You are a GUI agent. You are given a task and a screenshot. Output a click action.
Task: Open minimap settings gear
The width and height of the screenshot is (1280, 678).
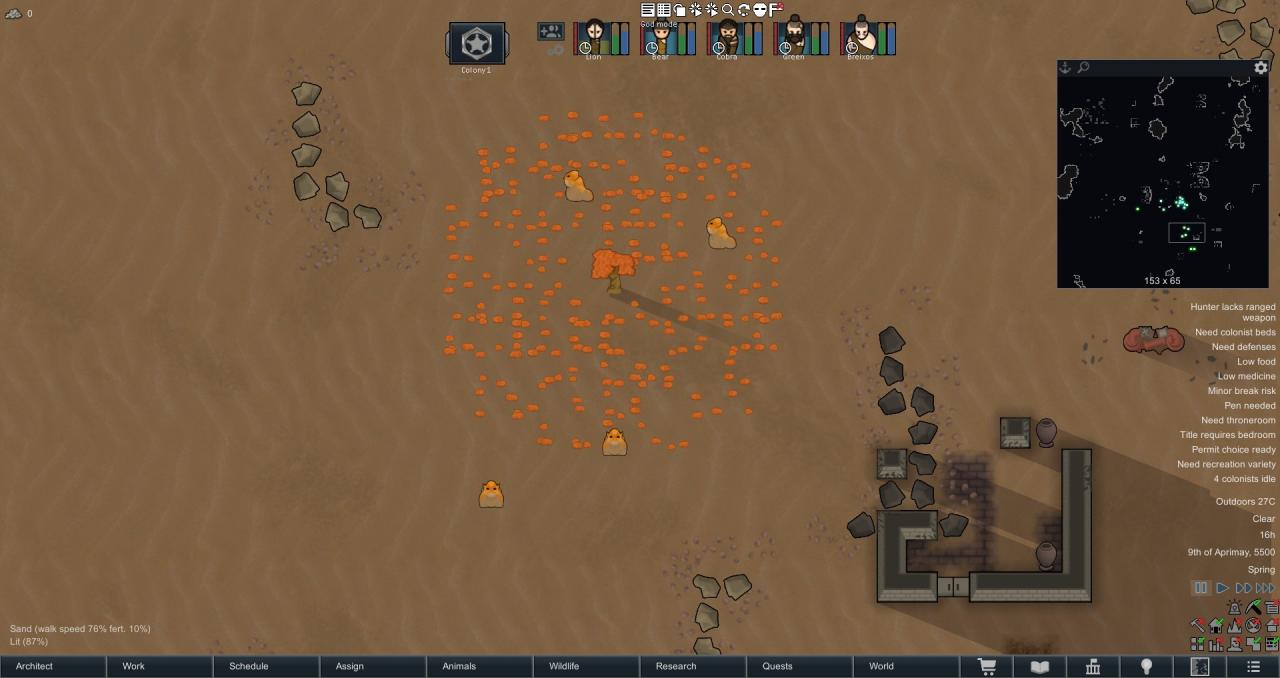coord(1261,68)
